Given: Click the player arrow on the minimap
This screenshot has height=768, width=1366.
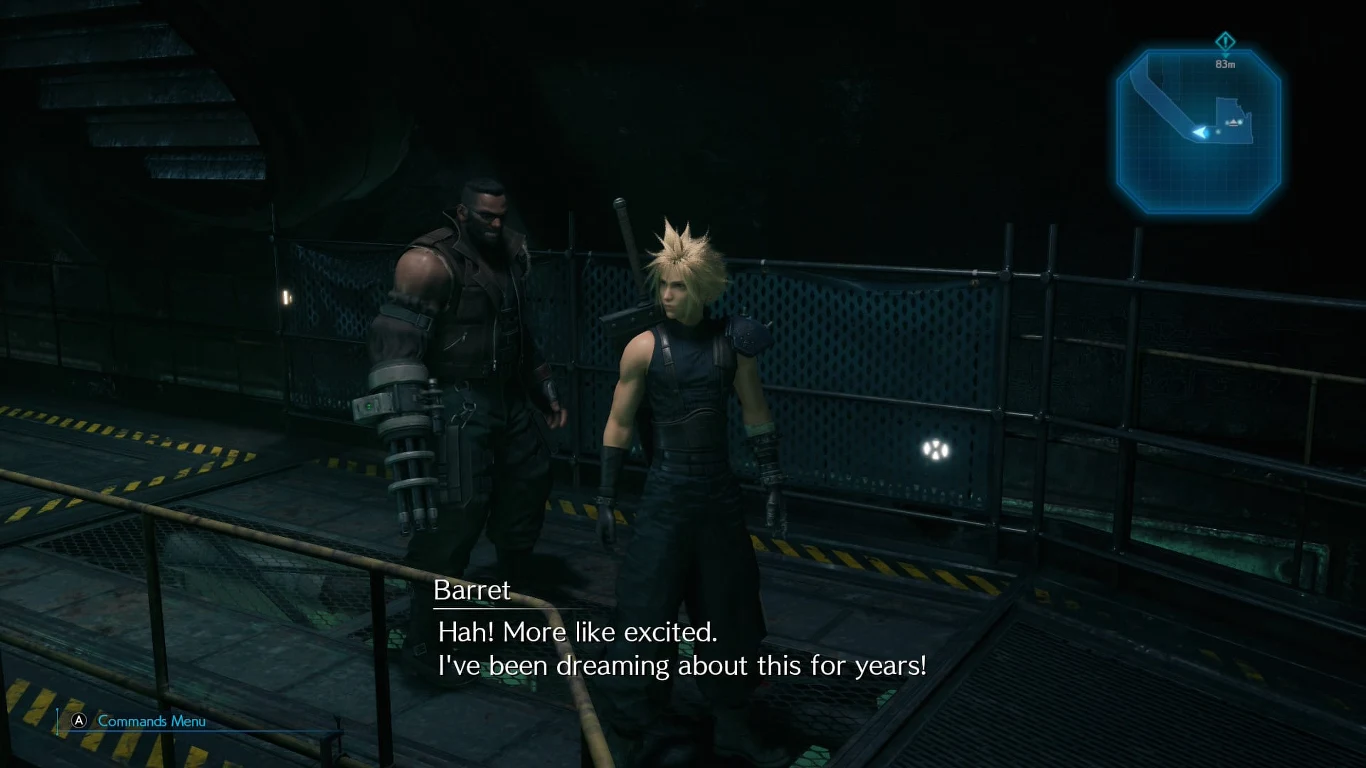Looking at the screenshot, I should tap(1201, 132).
